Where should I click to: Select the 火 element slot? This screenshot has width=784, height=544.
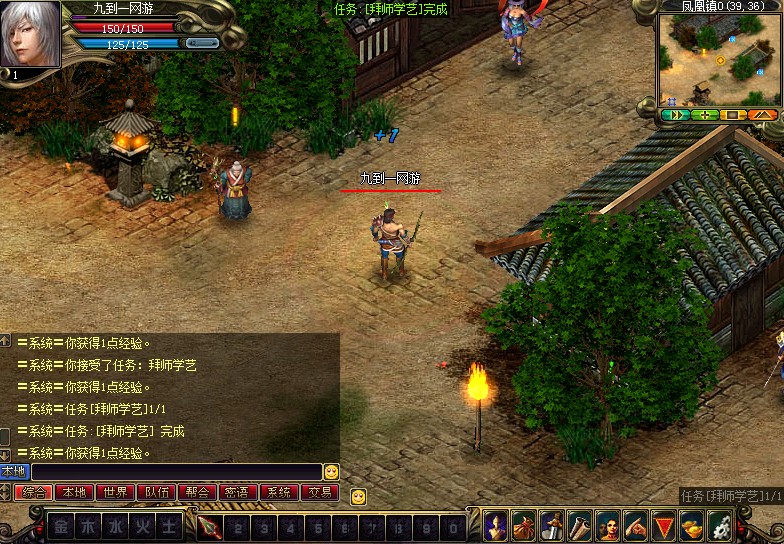[143, 526]
